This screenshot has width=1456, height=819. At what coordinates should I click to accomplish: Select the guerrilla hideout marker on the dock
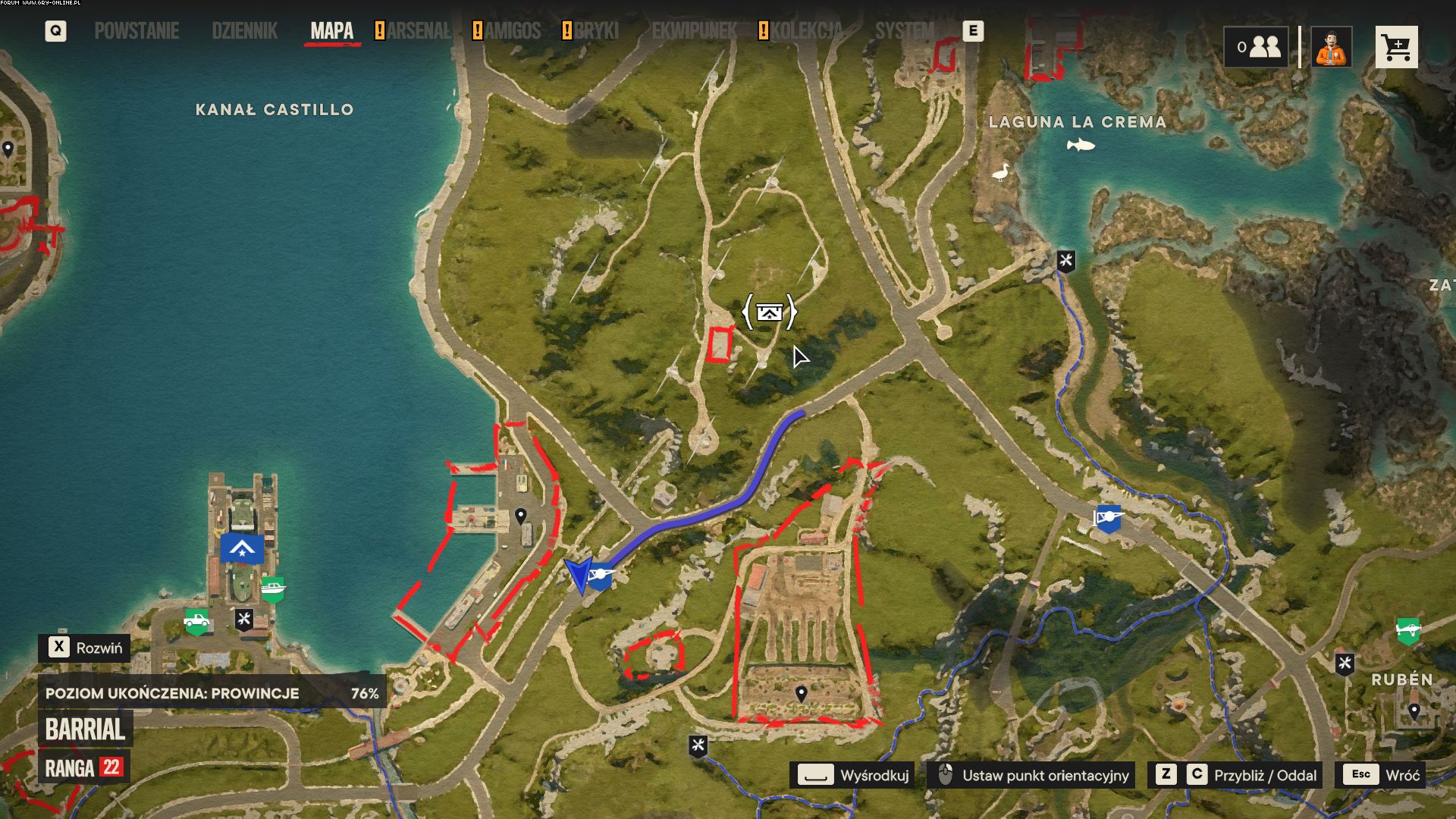tap(242, 548)
